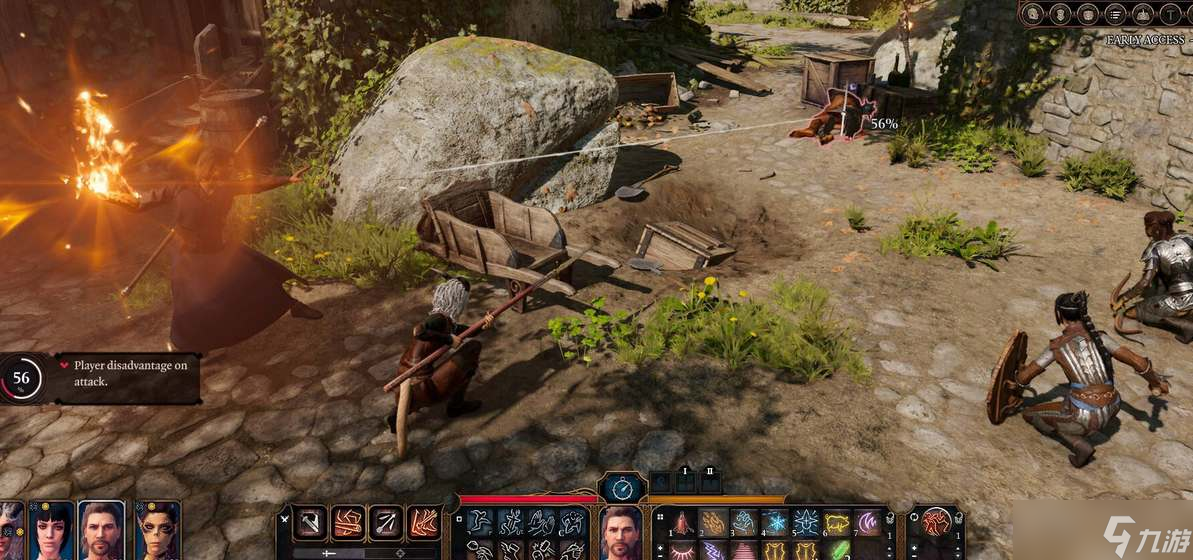Use the bow ranged attack action
The image size is (1193, 560).
(385, 523)
